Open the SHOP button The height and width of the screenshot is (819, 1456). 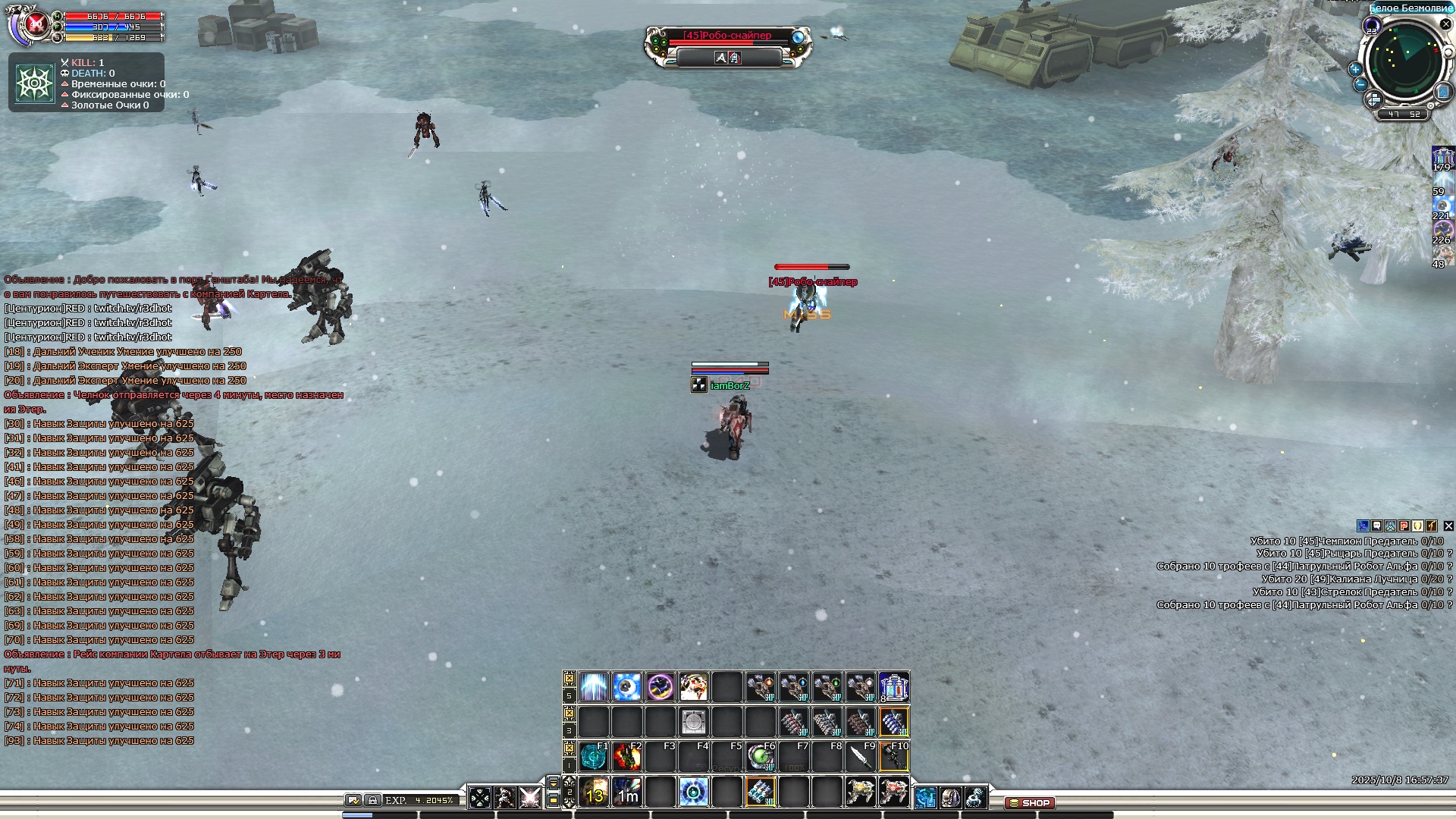1029,802
